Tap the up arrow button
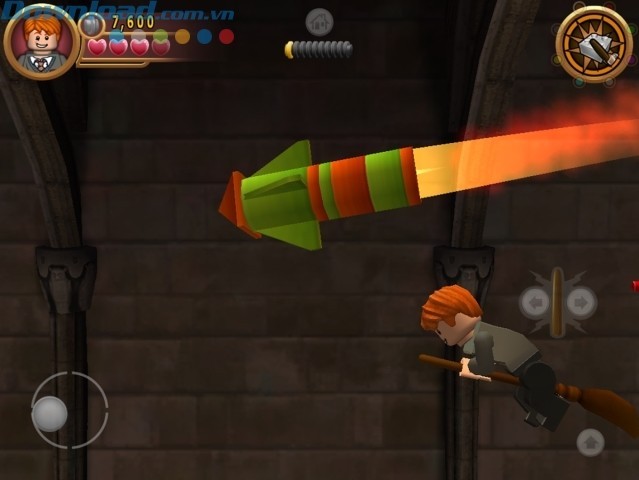 tap(590, 441)
